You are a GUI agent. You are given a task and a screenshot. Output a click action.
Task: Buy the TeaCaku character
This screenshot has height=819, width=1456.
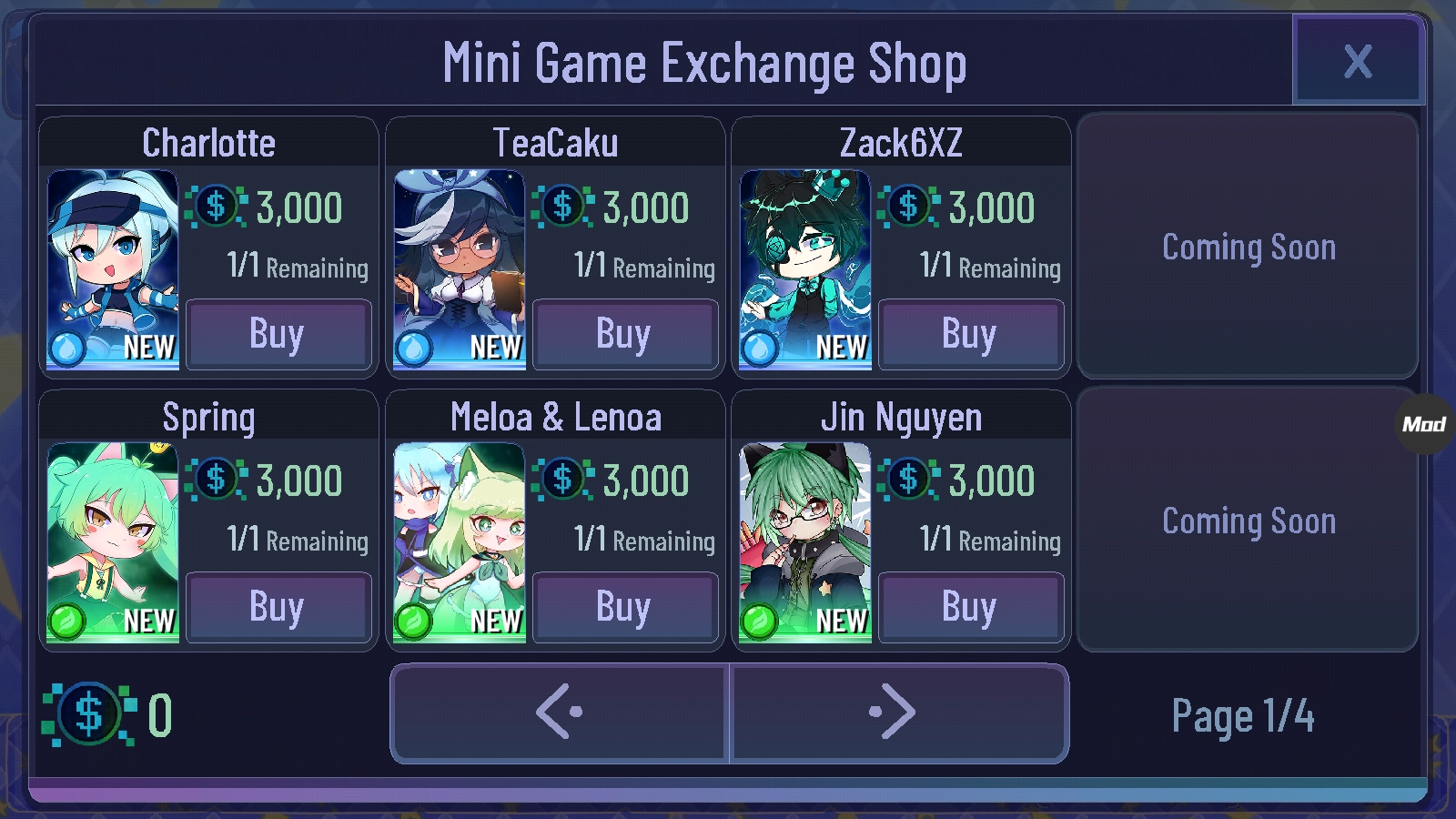tap(624, 334)
